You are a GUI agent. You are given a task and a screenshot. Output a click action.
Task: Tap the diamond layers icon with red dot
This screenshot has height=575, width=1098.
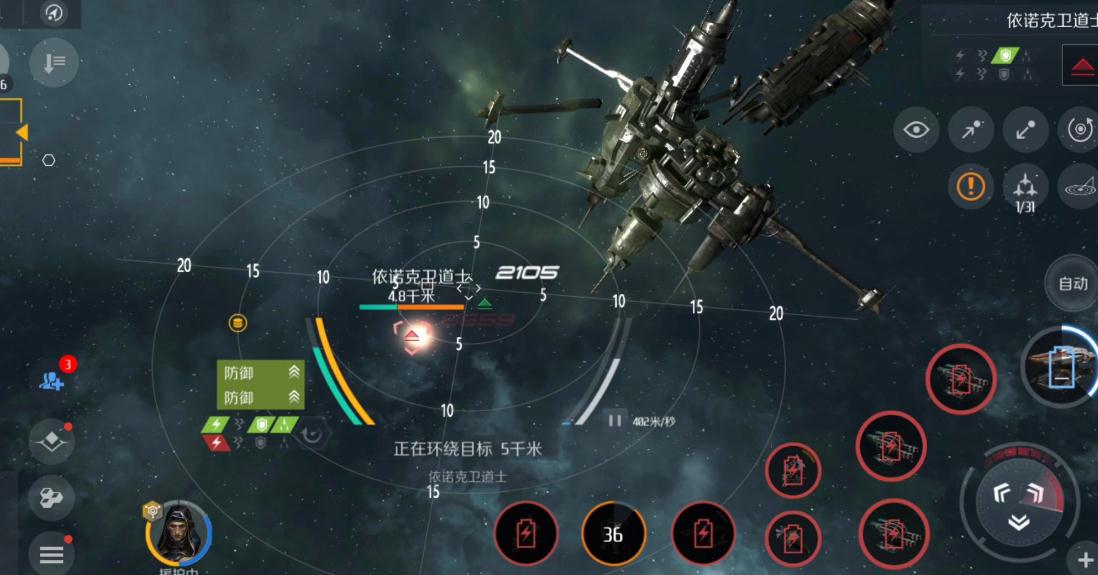pos(52,441)
